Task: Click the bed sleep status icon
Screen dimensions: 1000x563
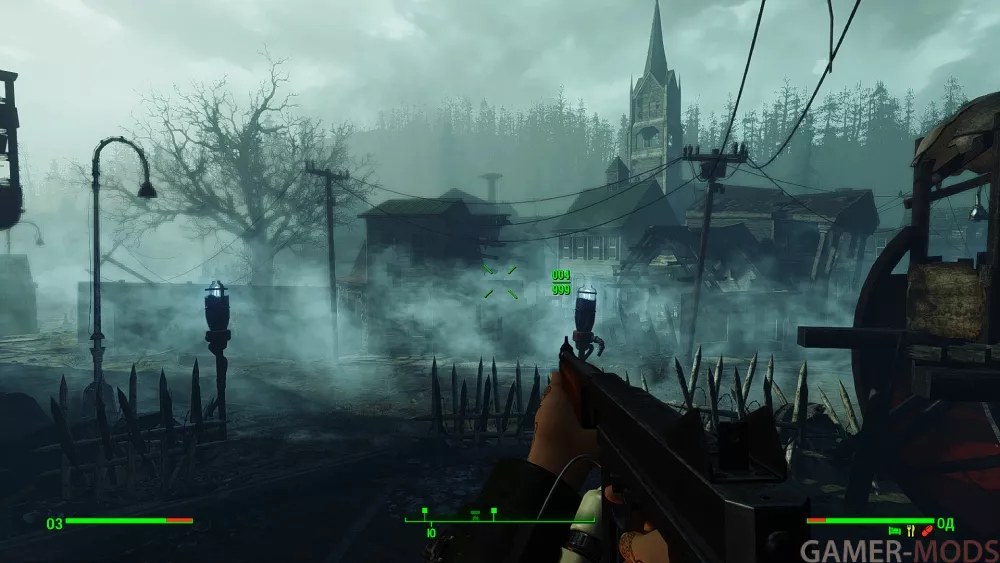Action: click(894, 531)
